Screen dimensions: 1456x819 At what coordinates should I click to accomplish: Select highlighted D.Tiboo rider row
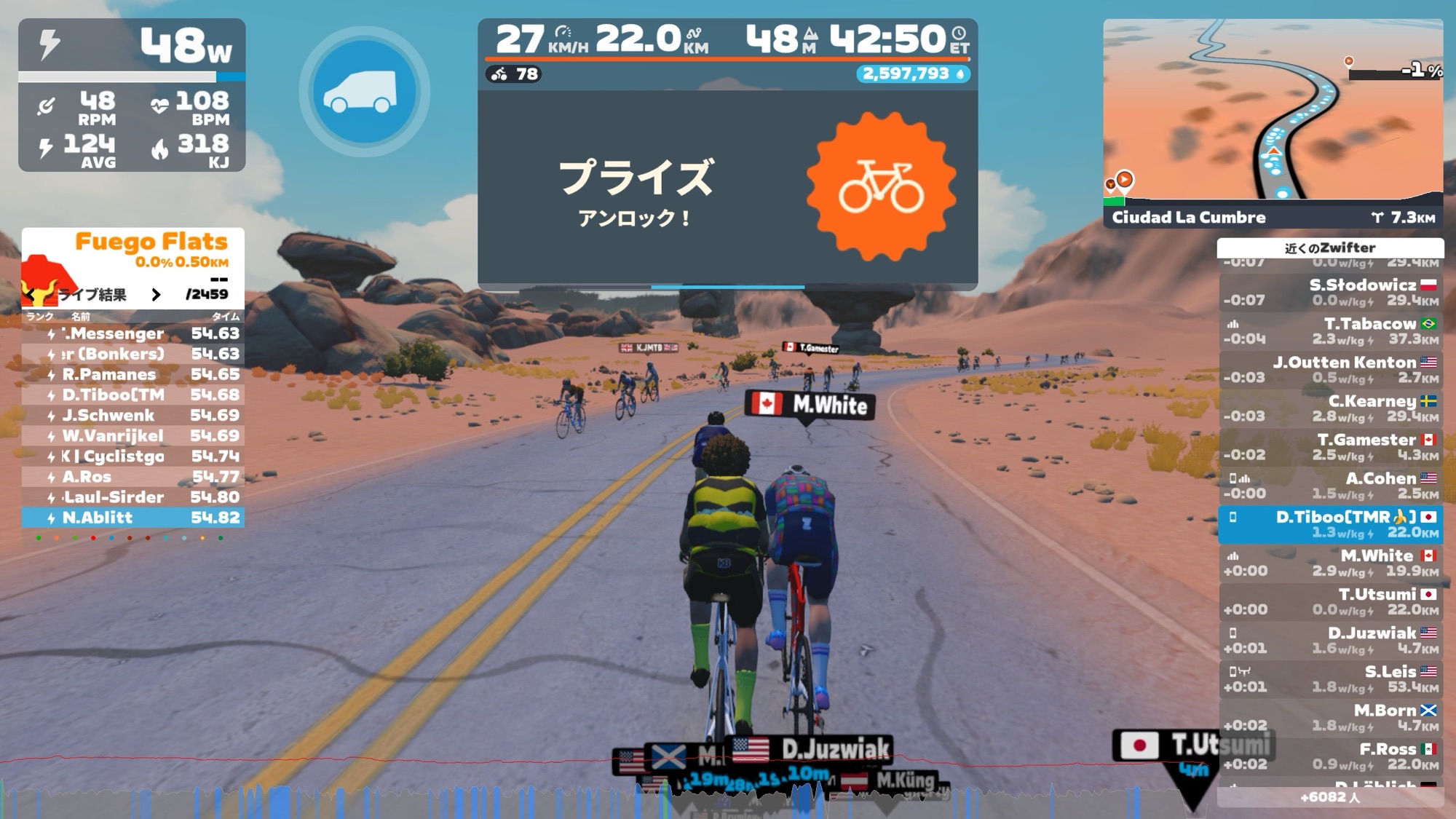(x=1330, y=524)
